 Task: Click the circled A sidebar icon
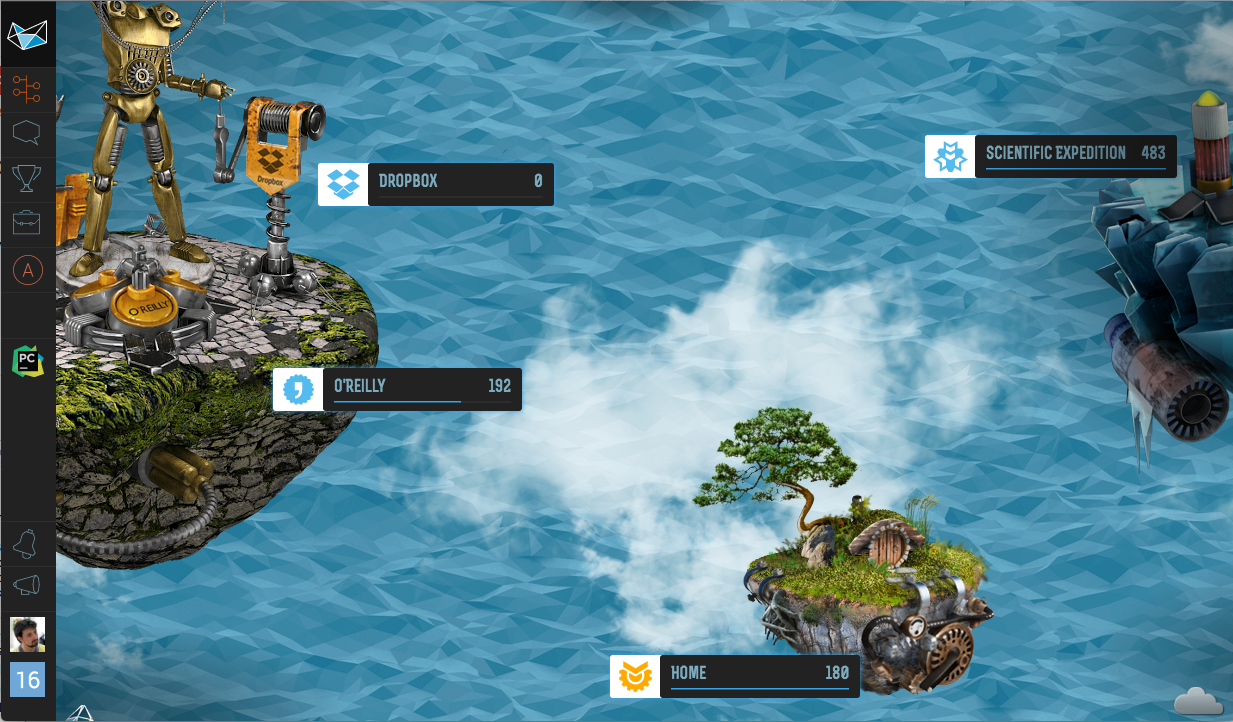tap(27, 270)
